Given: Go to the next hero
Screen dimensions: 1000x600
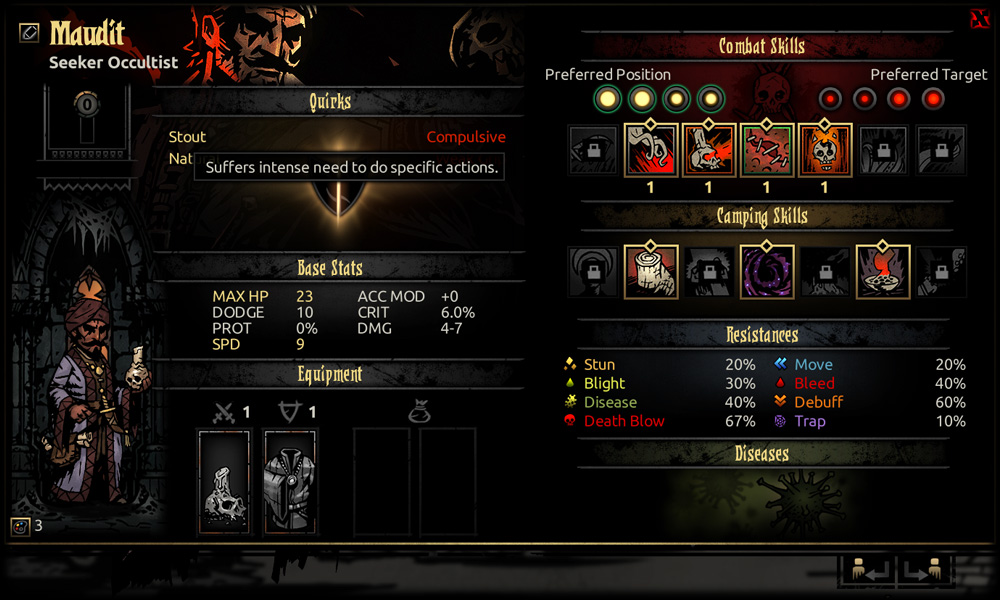Looking at the screenshot, I should (924, 571).
